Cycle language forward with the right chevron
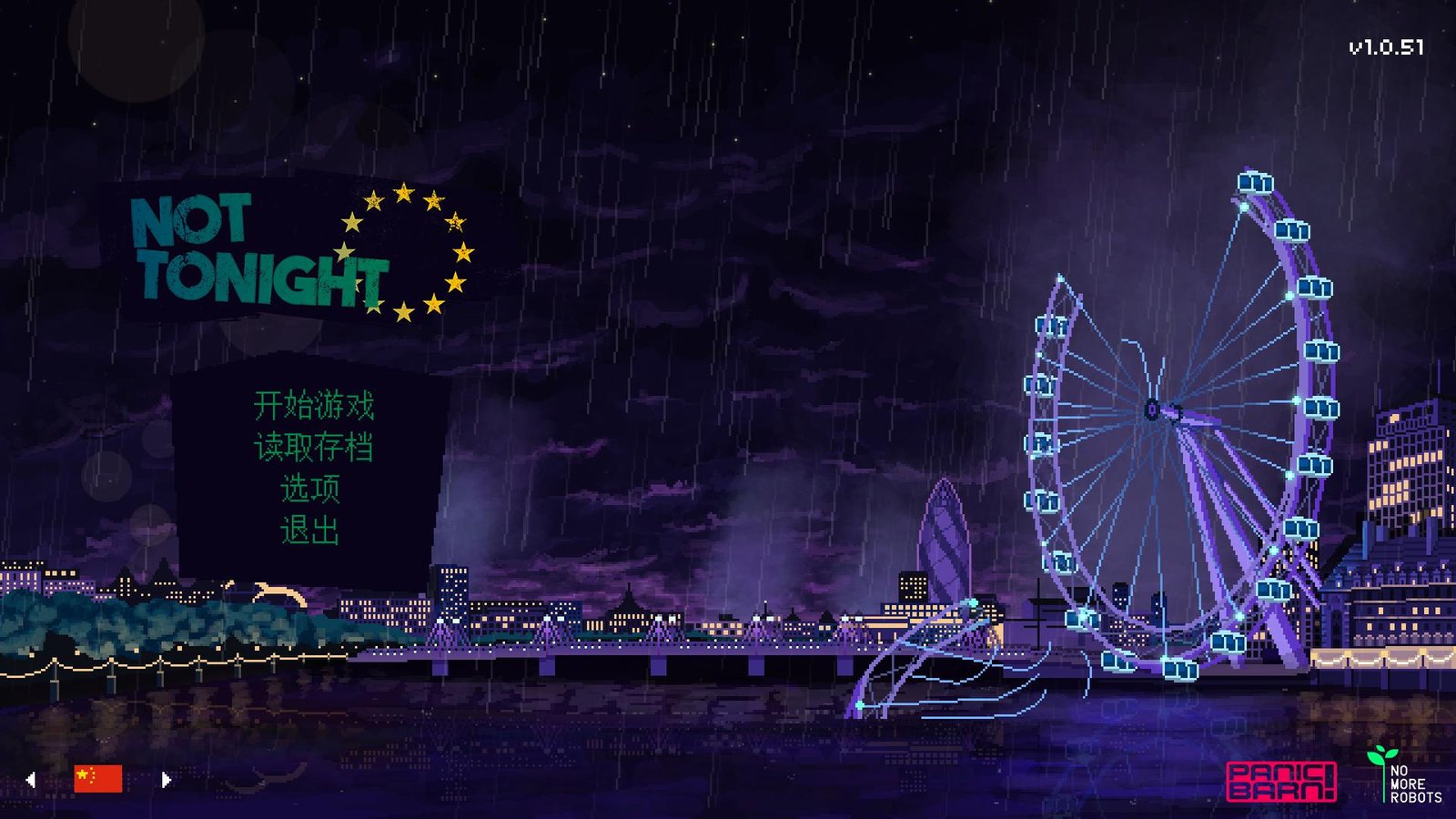This screenshot has width=1456, height=819. point(164,778)
